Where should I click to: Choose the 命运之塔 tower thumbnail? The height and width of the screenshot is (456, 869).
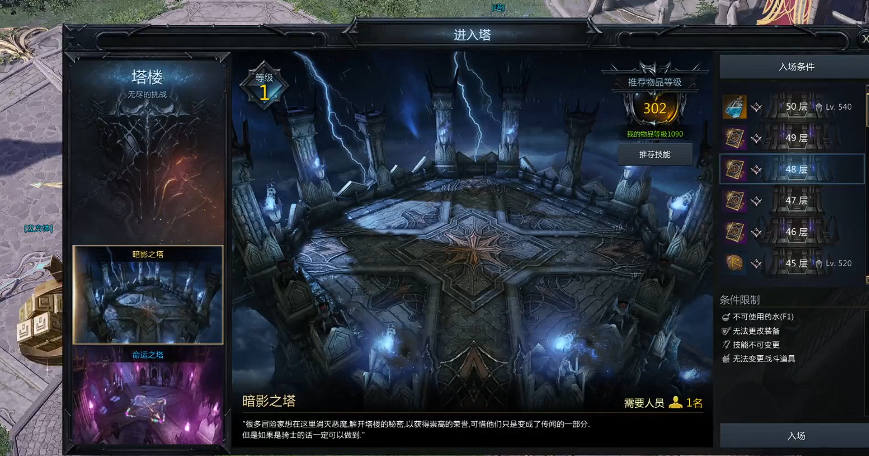pyautogui.click(x=147, y=396)
